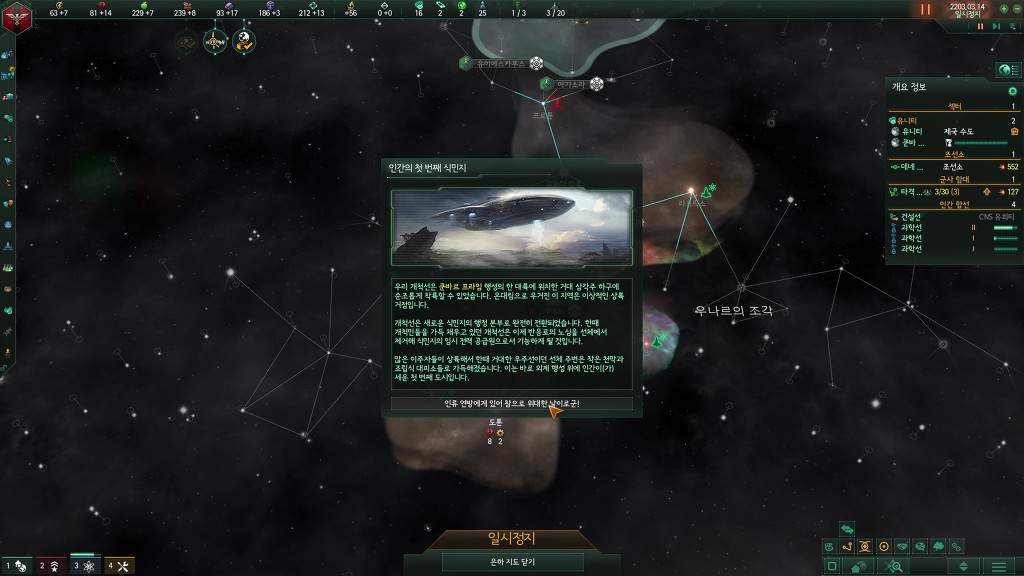
Task: Toggle the outliner panel globe icon
Action: [x=1005, y=70]
